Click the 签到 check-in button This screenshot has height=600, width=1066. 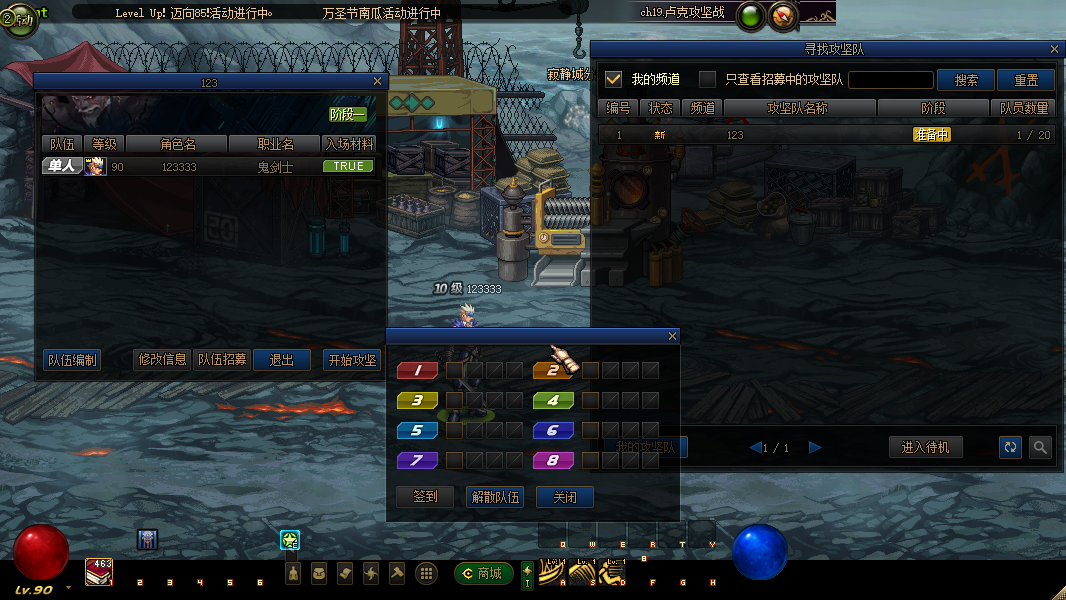coord(425,497)
